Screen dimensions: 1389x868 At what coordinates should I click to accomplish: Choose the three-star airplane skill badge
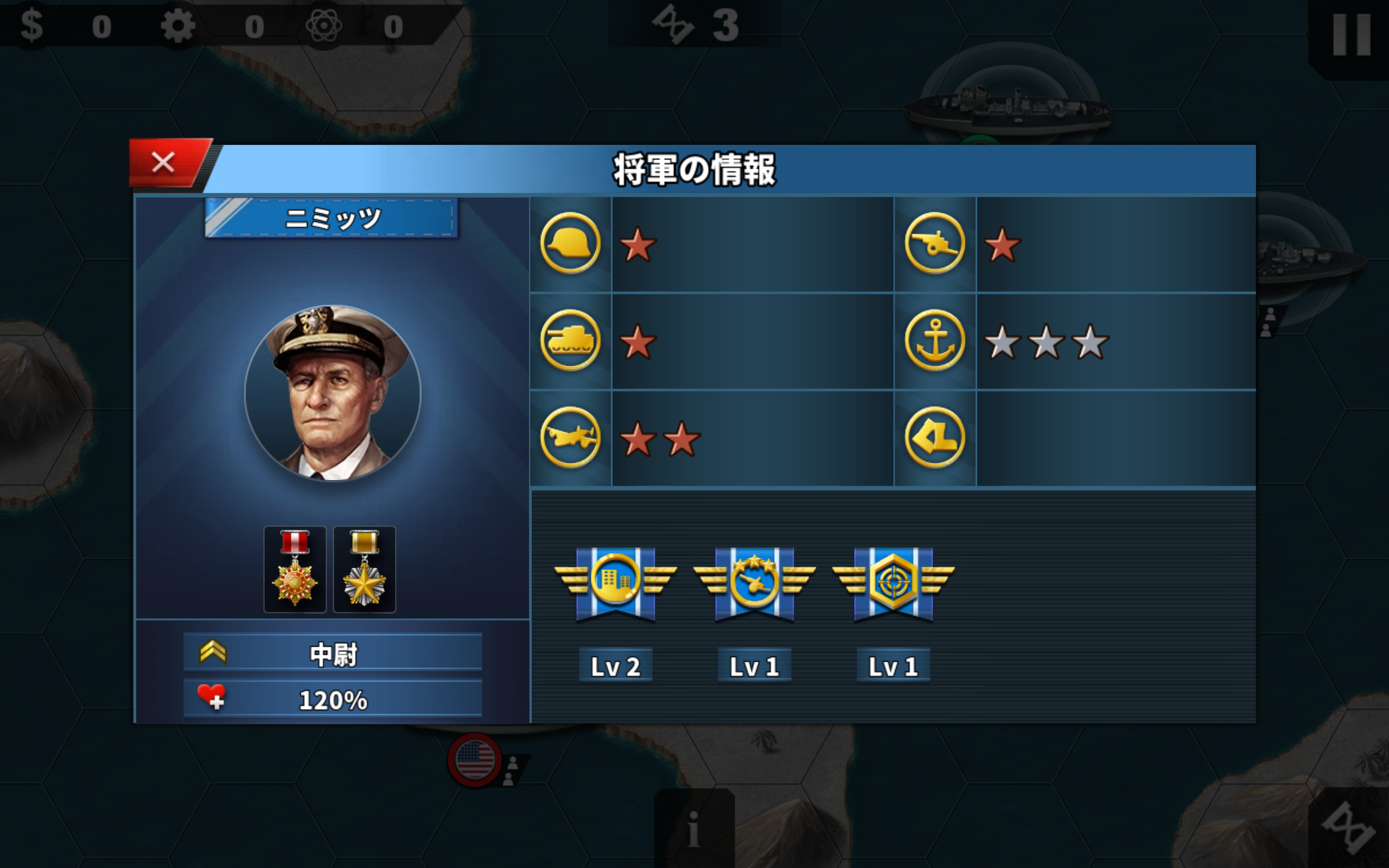[x=754, y=583]
